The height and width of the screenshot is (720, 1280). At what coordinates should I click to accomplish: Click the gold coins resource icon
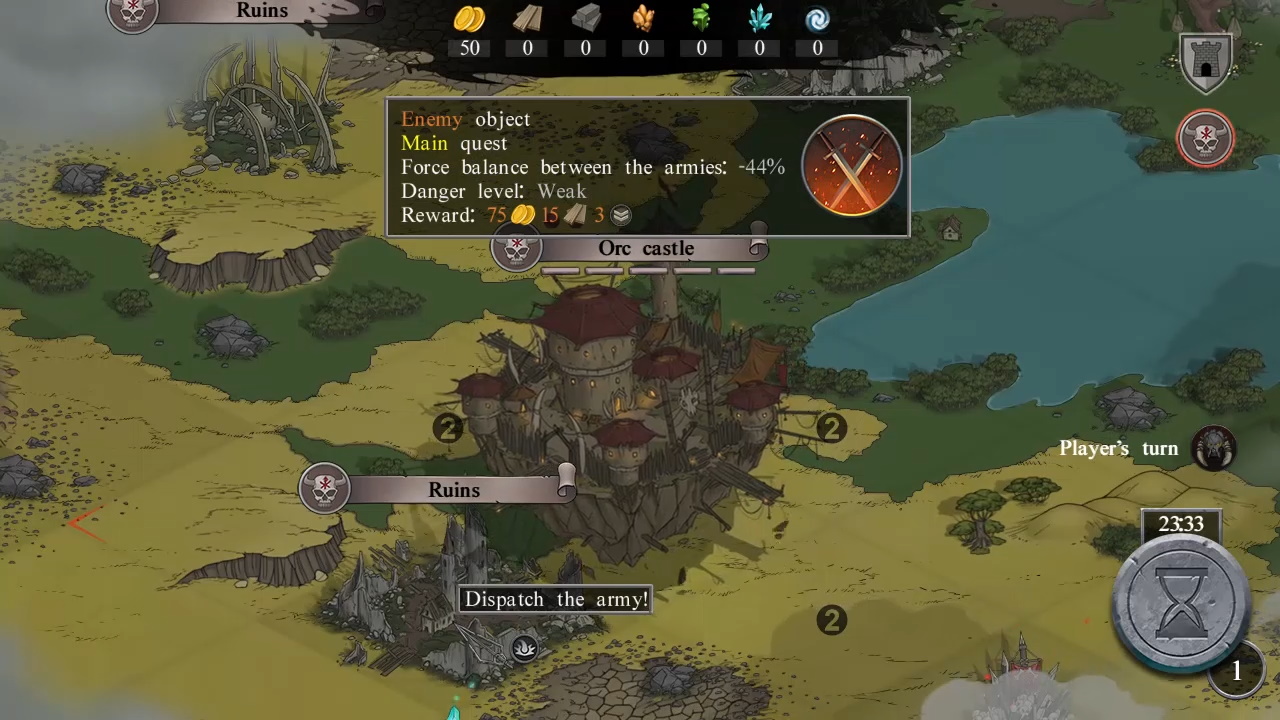tap(469, 19)
